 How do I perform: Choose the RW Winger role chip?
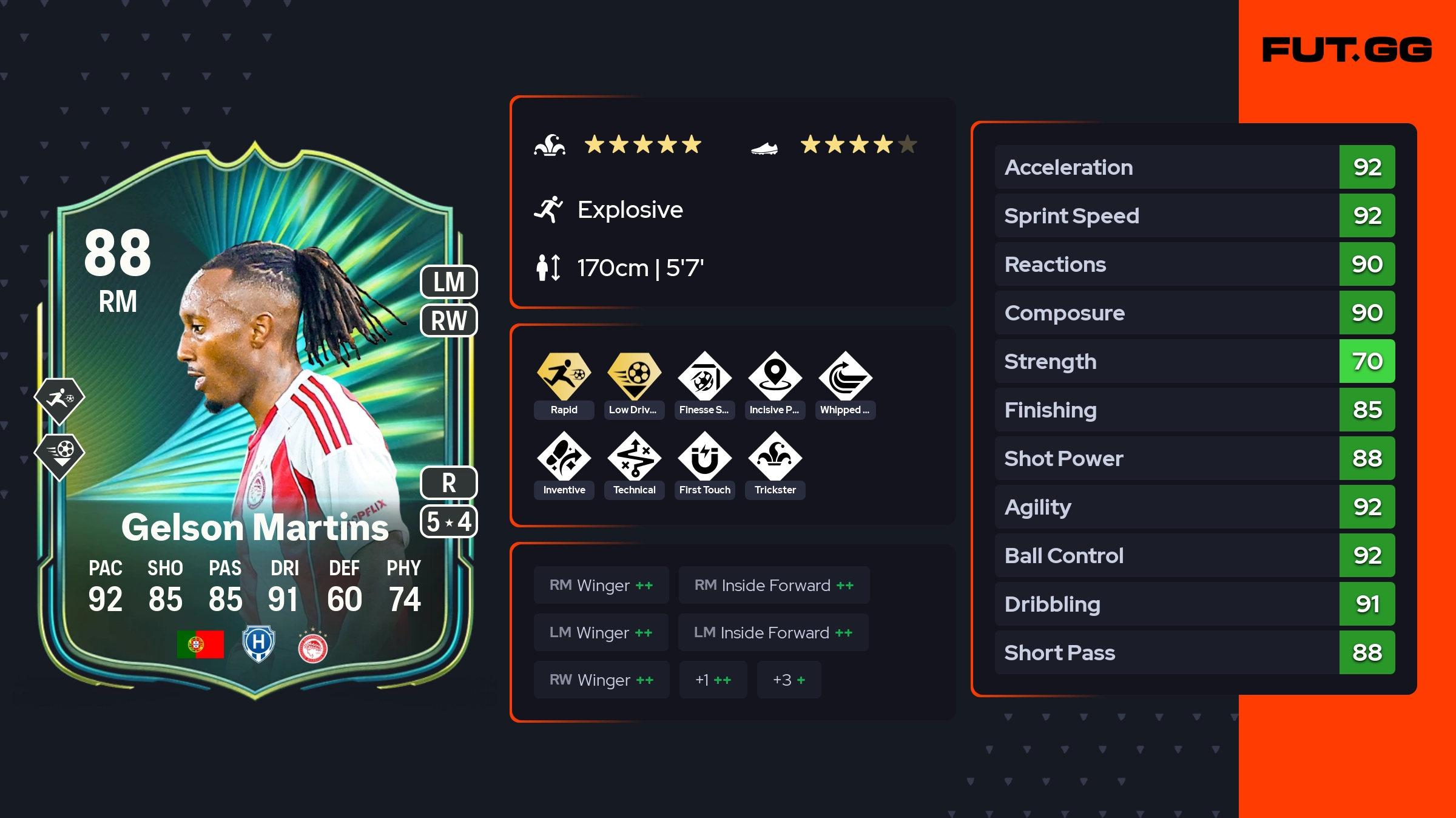601,680
